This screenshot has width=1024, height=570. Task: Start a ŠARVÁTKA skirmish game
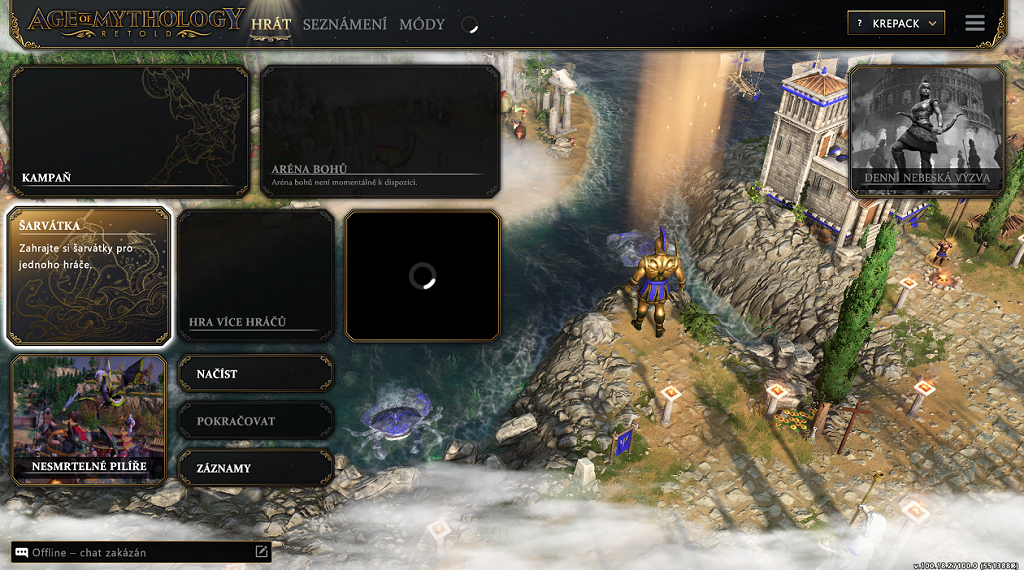point(88,276)
